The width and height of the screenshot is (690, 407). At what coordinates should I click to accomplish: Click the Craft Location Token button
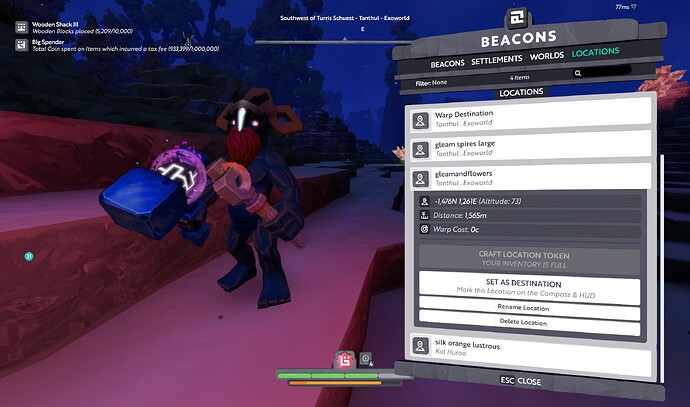point(528,259)
